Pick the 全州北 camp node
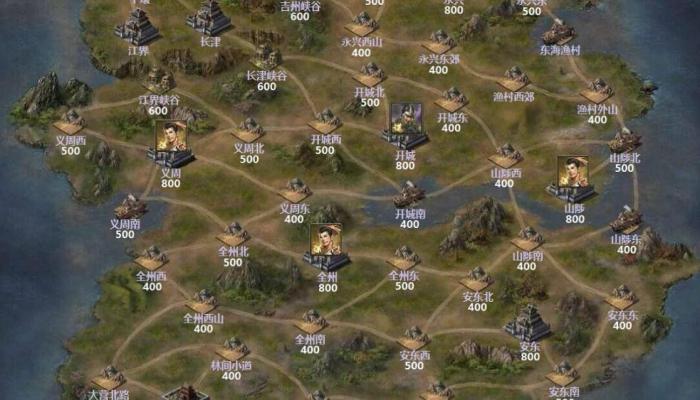This screenshot has height=400, width=700. tap(234, 236)
